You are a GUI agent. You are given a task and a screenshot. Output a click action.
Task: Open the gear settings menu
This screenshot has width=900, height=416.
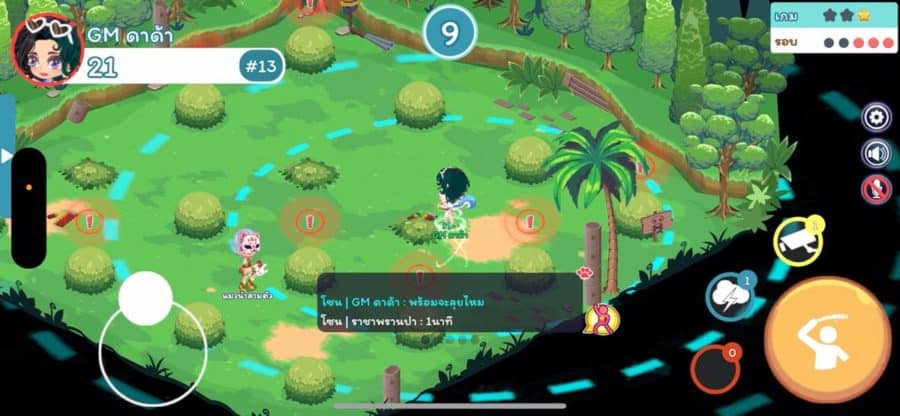click(876, 118)
